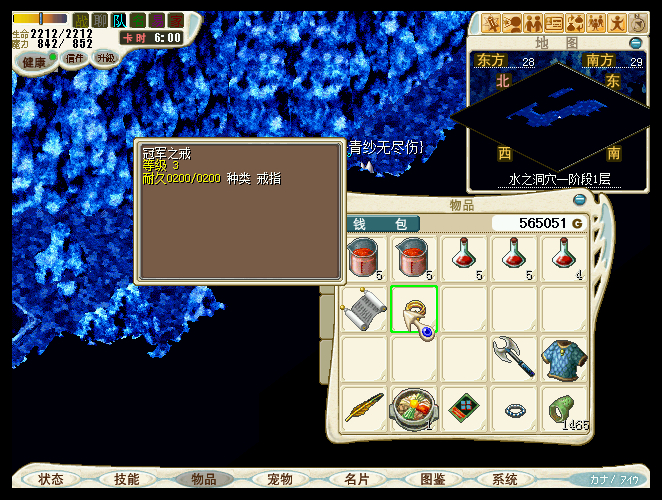Open the 宠物 pet menu
This screenshot has width=662, height=500.
pos(280,479)
